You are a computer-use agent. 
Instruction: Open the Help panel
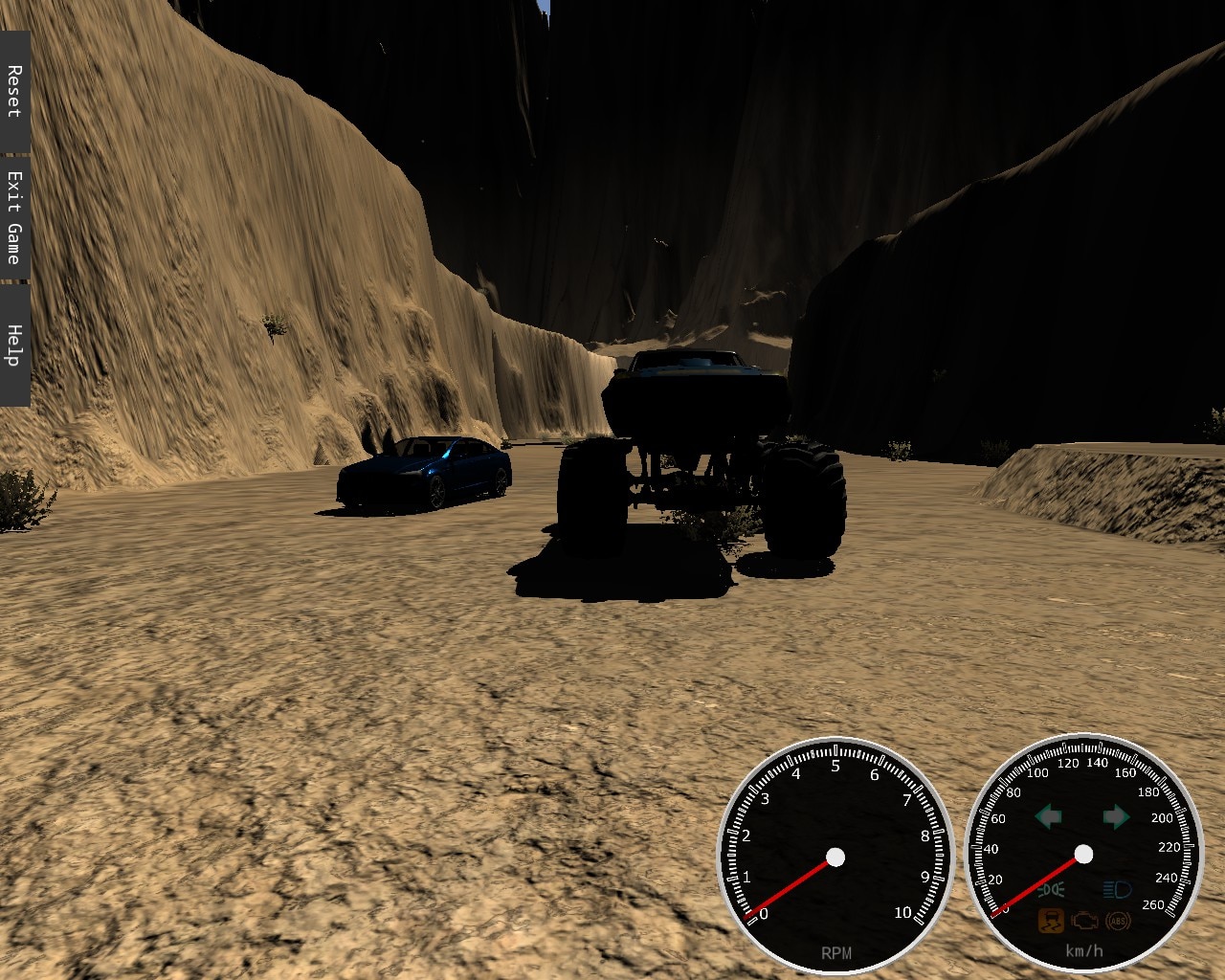[14, 345]
